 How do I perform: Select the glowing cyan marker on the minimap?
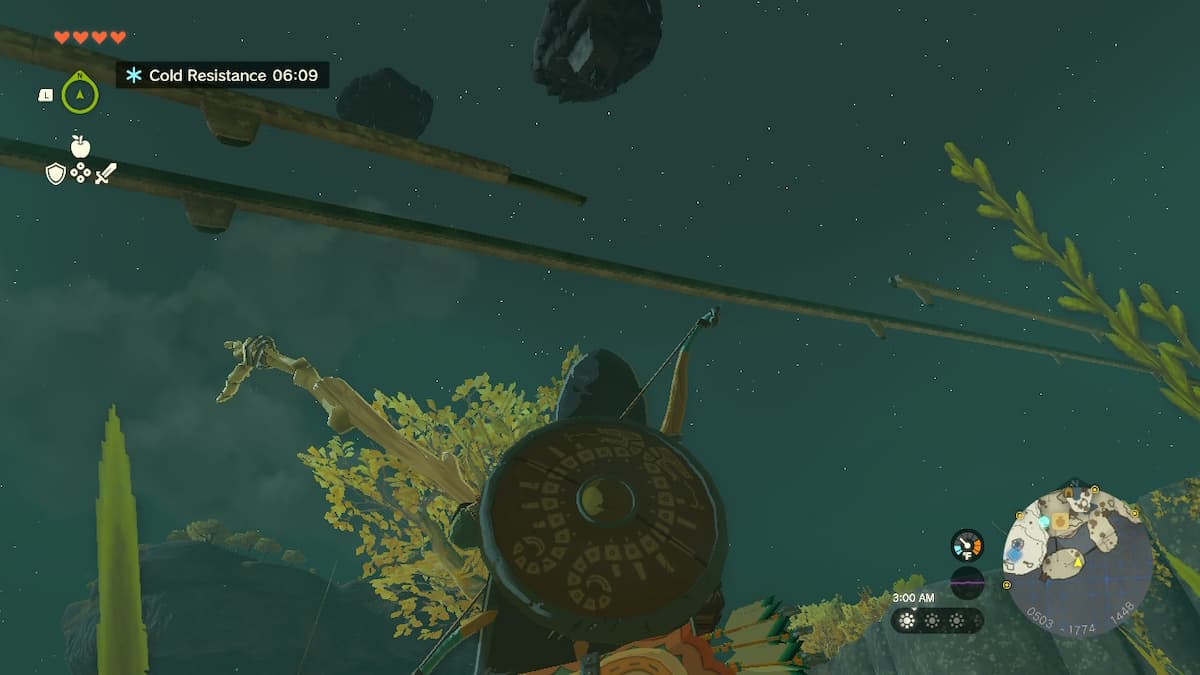coord(1044,522)
